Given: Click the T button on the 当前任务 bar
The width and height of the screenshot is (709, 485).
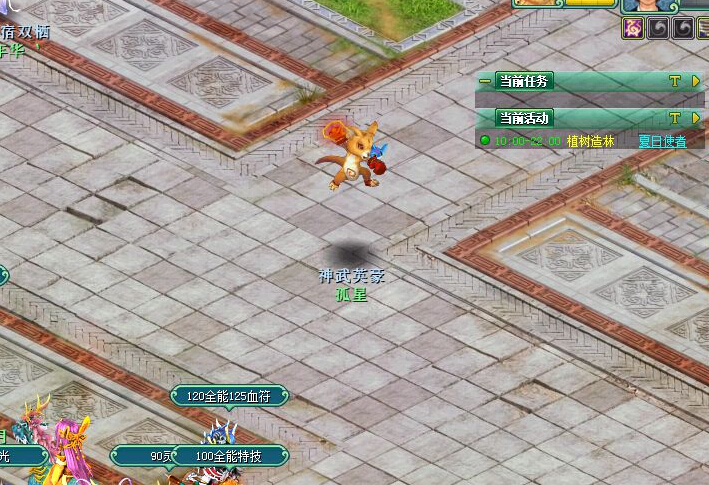Looking at the screenshot, I should (x=675, y=81).
